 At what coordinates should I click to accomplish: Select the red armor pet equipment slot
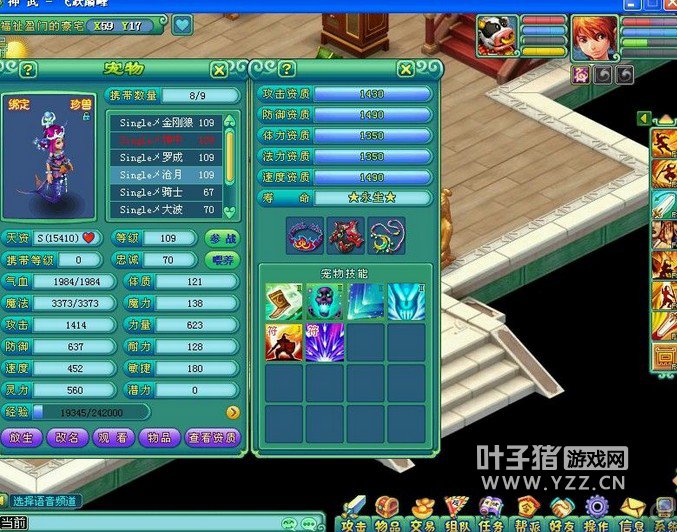click(346, 236)
